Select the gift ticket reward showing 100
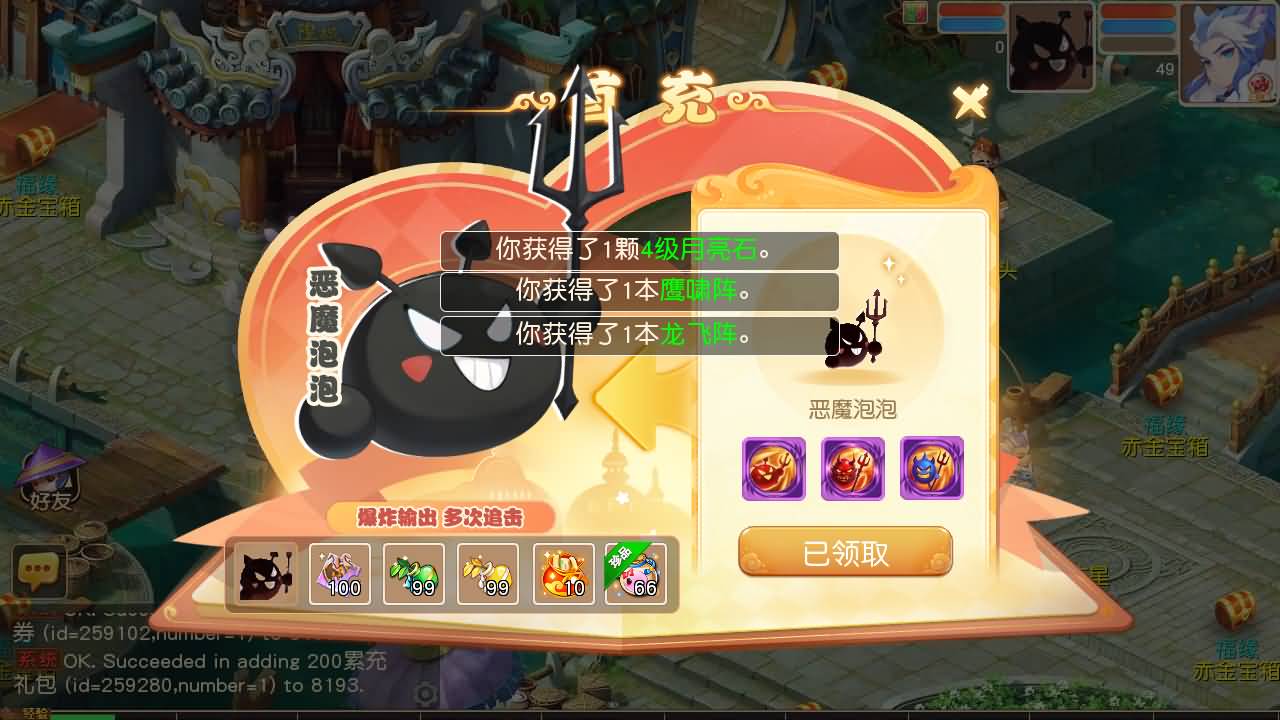 click(340, 574)
